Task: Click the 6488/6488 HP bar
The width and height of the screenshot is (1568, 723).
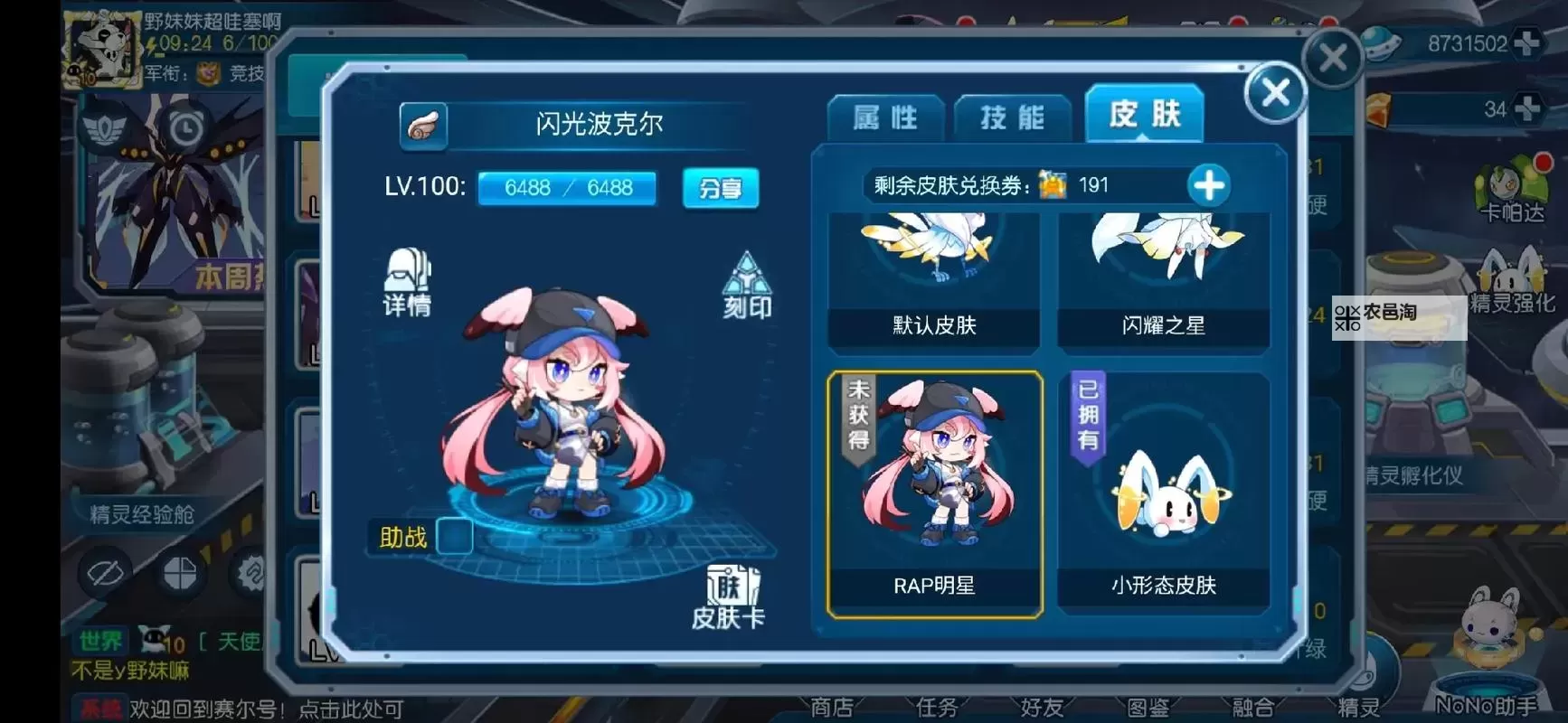Action: coord(567,188)
